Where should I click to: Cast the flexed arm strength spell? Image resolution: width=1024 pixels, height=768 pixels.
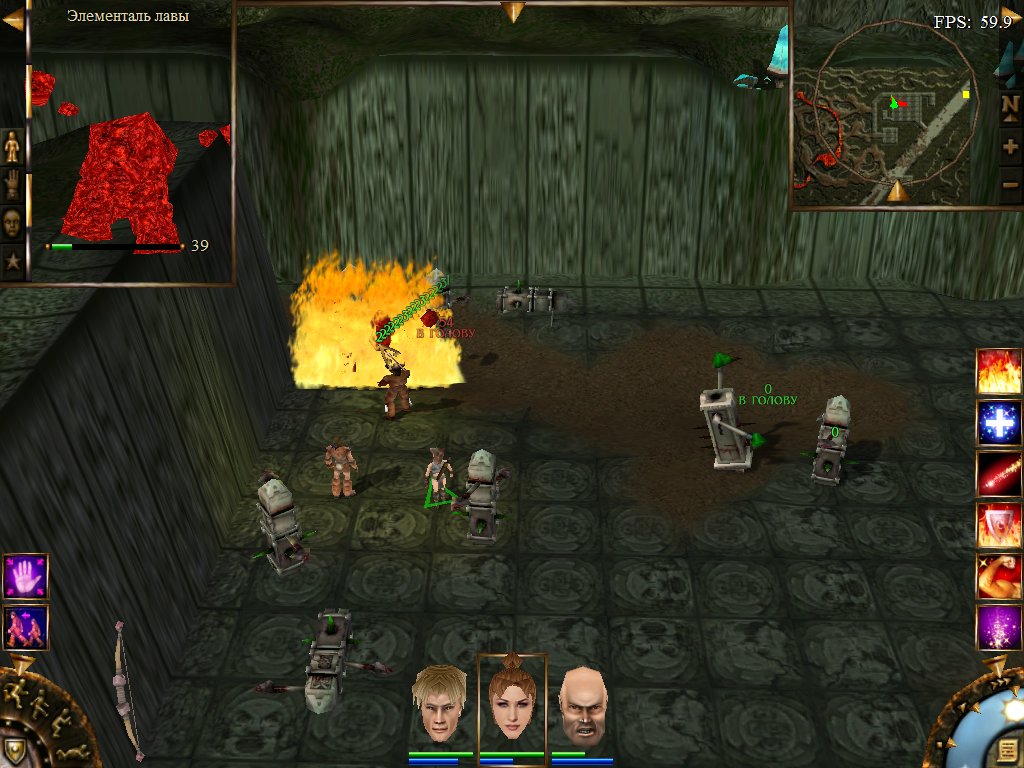coord(999,577)
